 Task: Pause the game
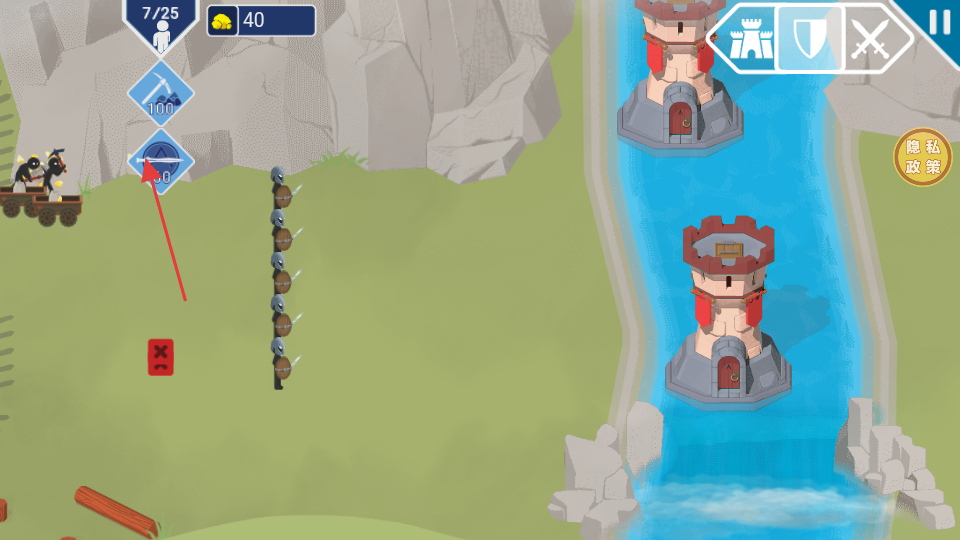[x=939, y=22]
